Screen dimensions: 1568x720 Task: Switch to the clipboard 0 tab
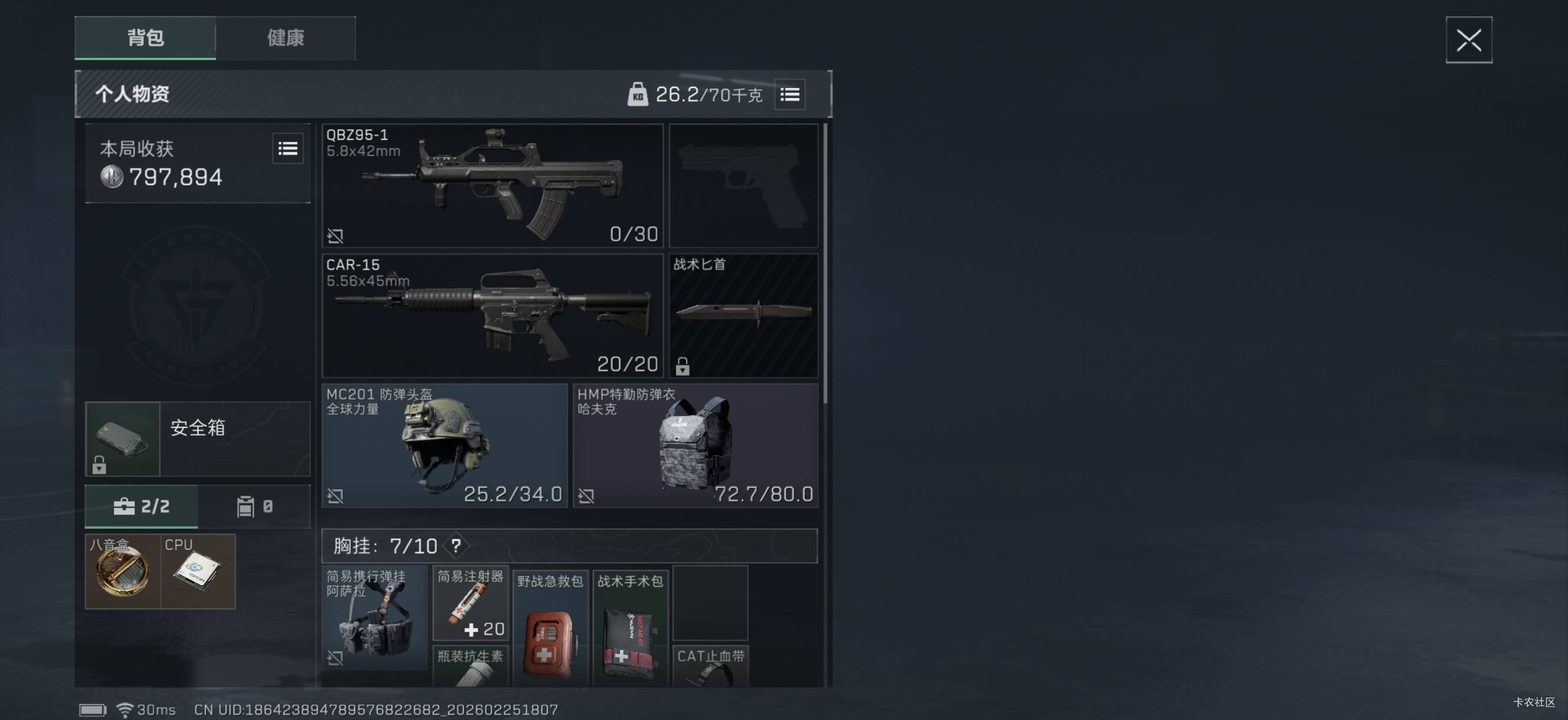[x=254, y=506]
